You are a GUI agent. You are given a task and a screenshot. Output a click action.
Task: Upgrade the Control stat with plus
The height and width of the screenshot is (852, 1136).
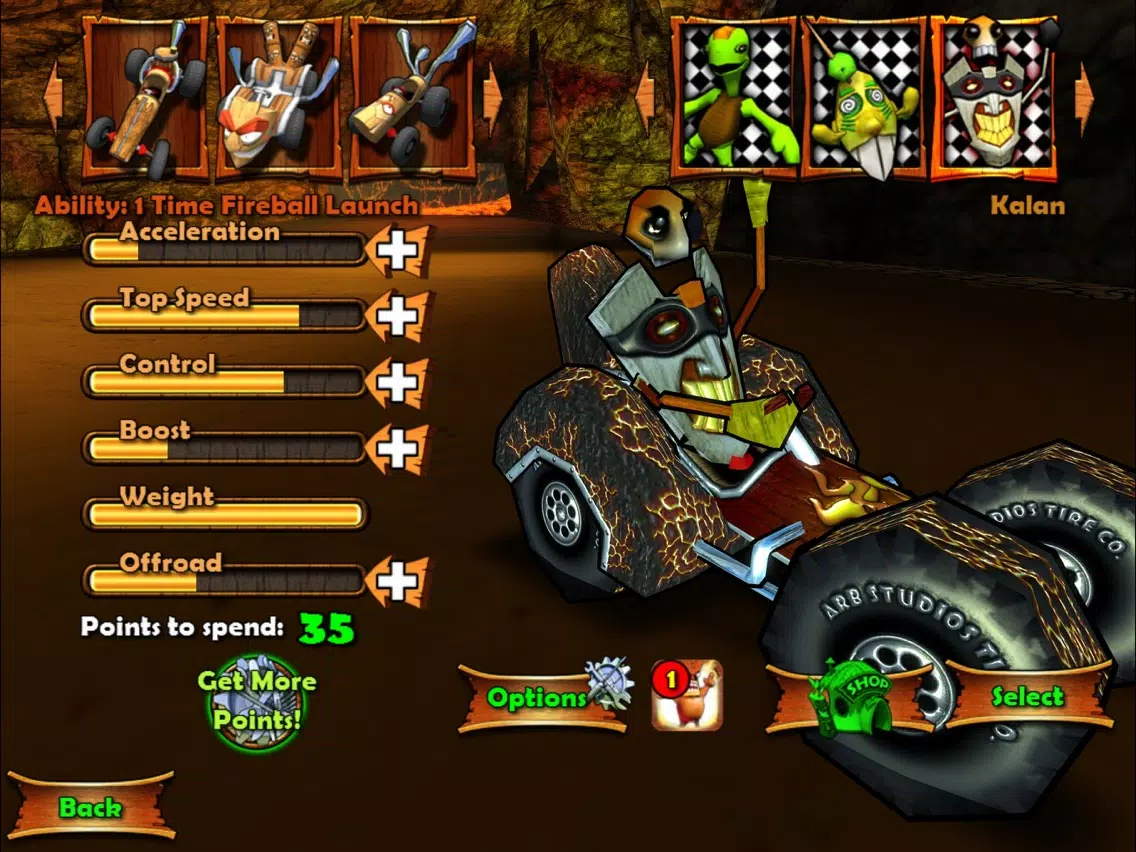[x=397, y=383]
